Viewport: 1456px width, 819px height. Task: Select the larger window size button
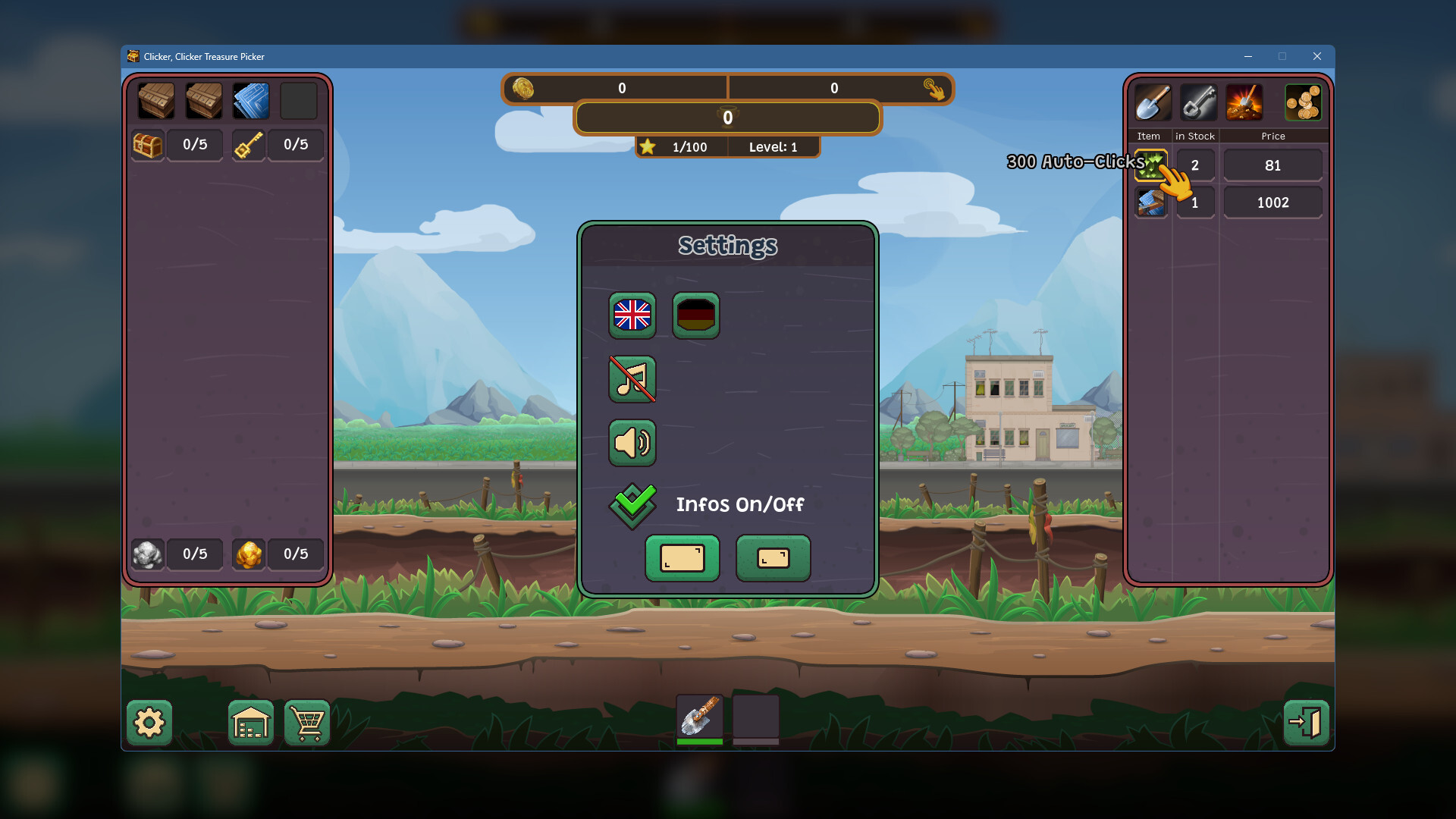(682, 558)
